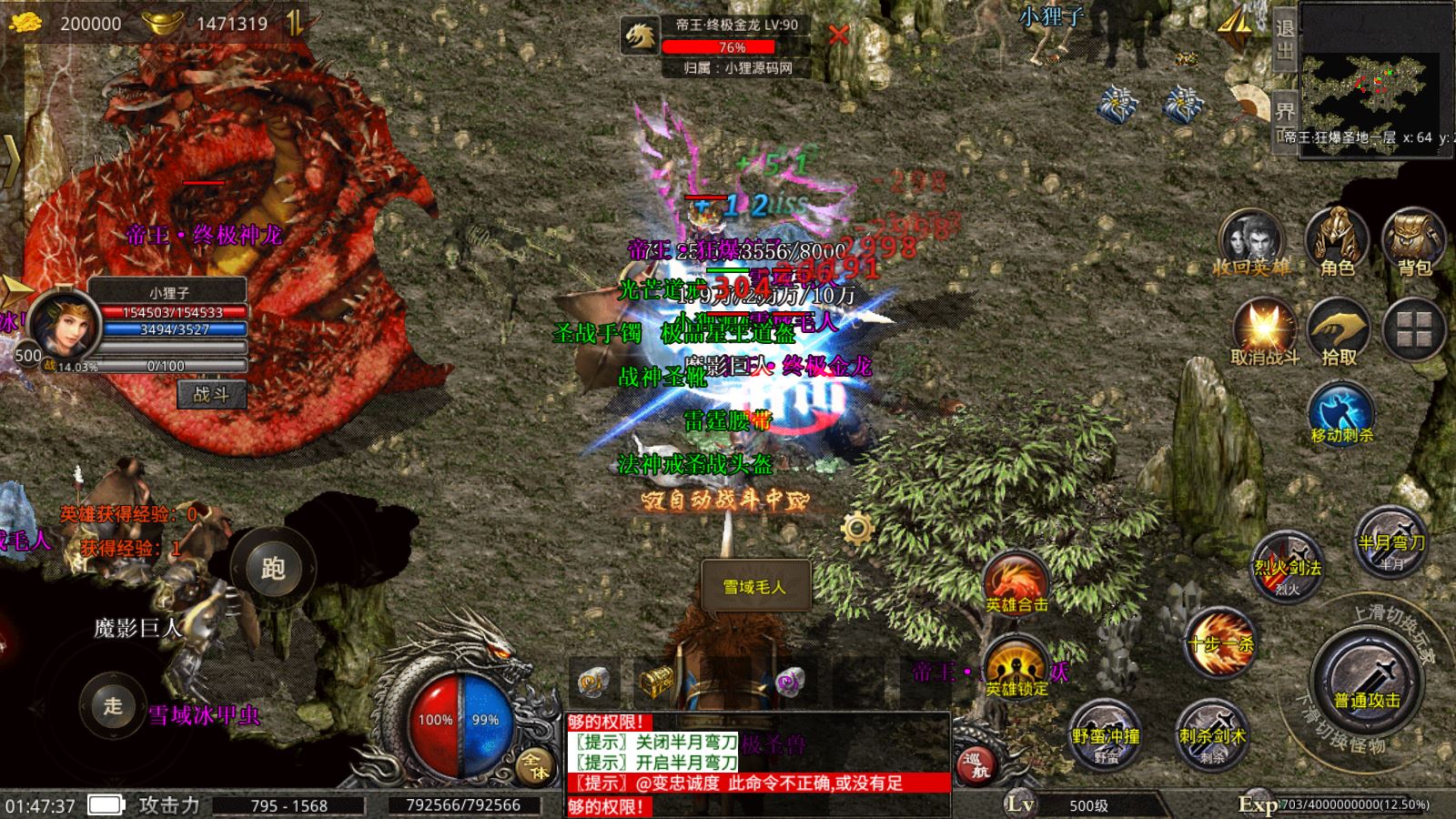Activate 移动刺杀 skill

[x=1341, y=415]
